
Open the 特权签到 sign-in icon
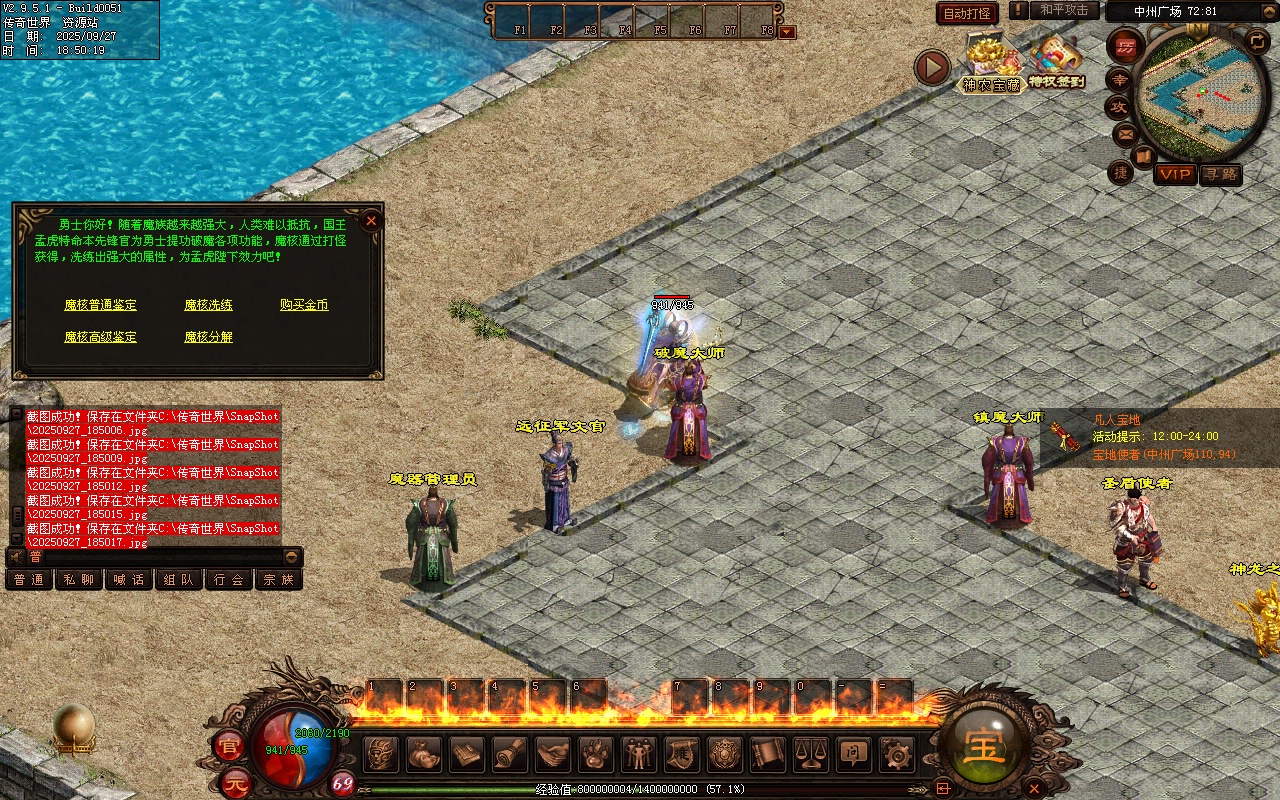click(x=1056, y=62)
